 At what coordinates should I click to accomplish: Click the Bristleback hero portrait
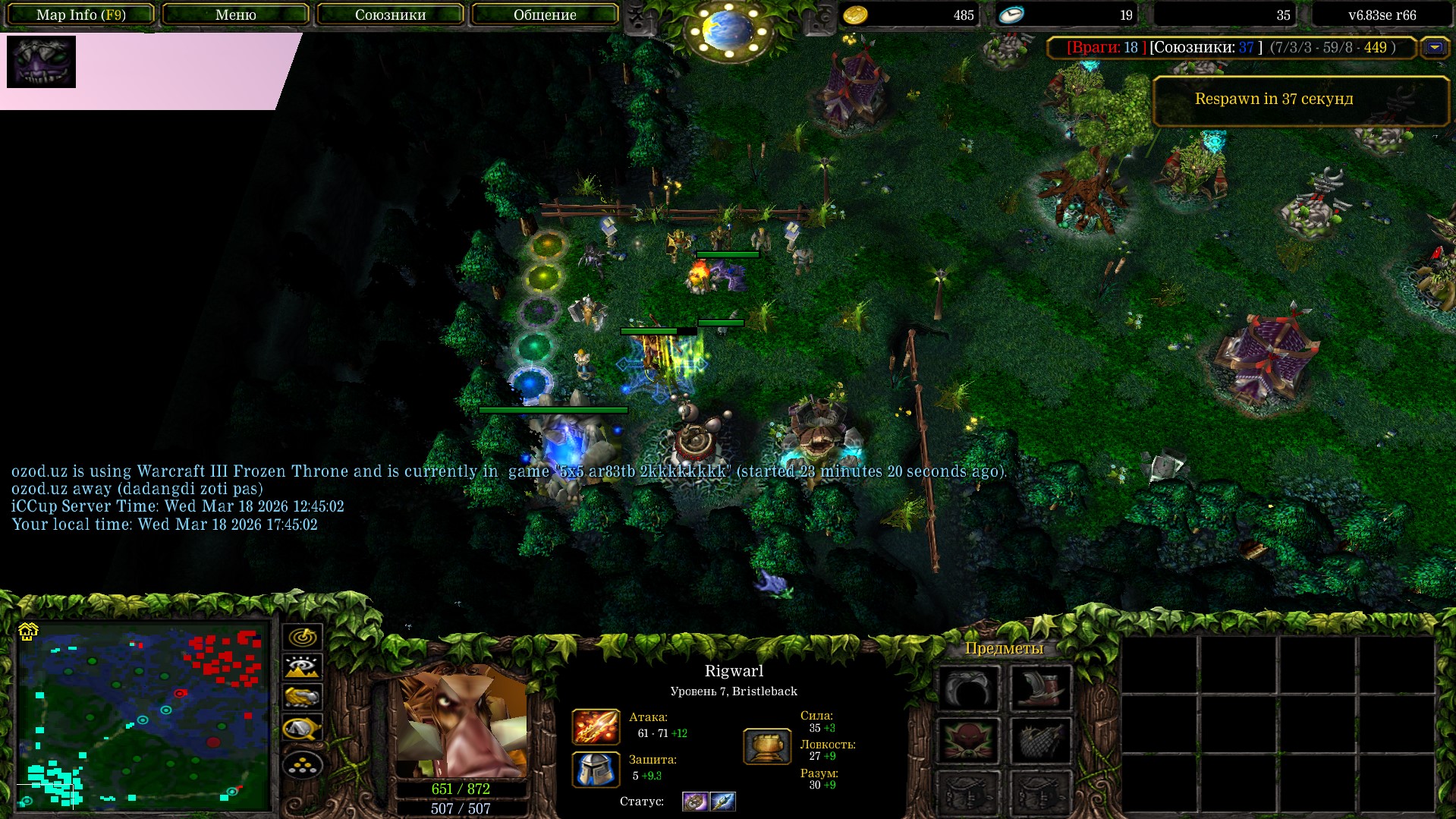coord(461,721)
